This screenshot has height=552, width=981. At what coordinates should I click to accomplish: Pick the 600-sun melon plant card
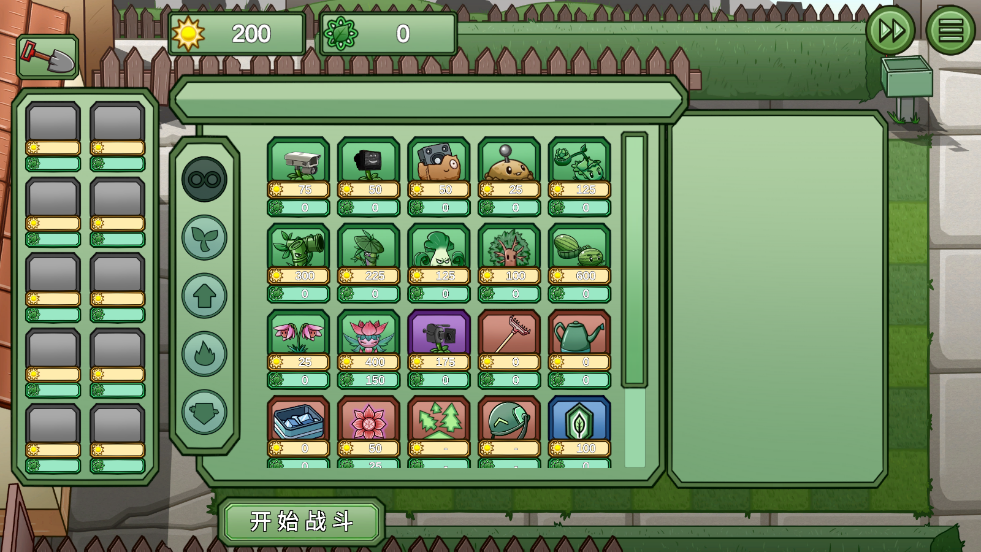tap(579, 248)
